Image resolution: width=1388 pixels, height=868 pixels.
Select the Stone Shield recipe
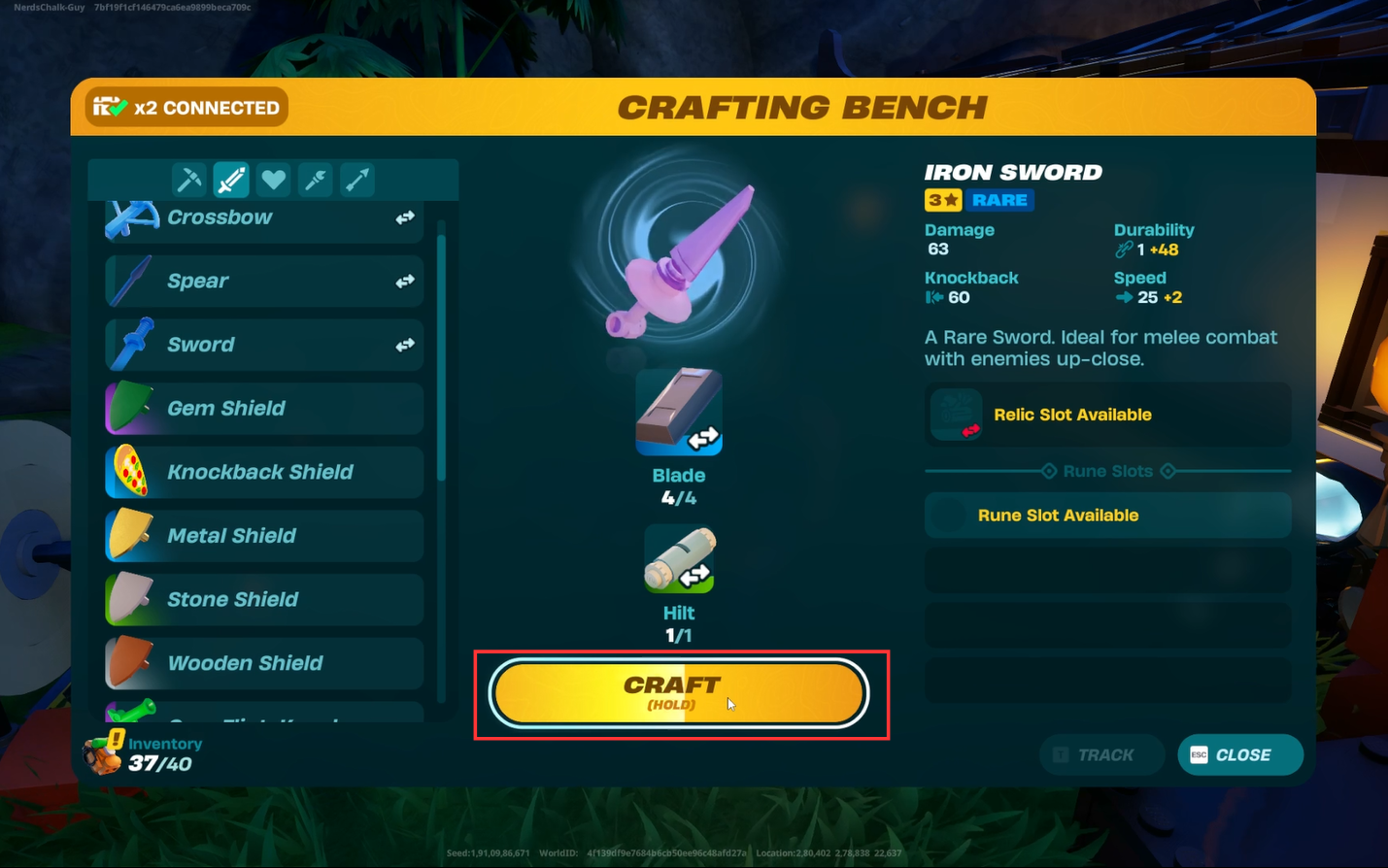[263, 599]
